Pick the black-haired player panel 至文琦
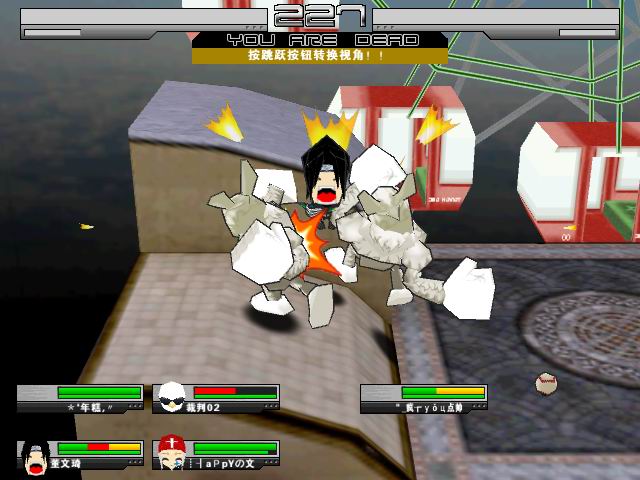 click(x=80, y=455)
